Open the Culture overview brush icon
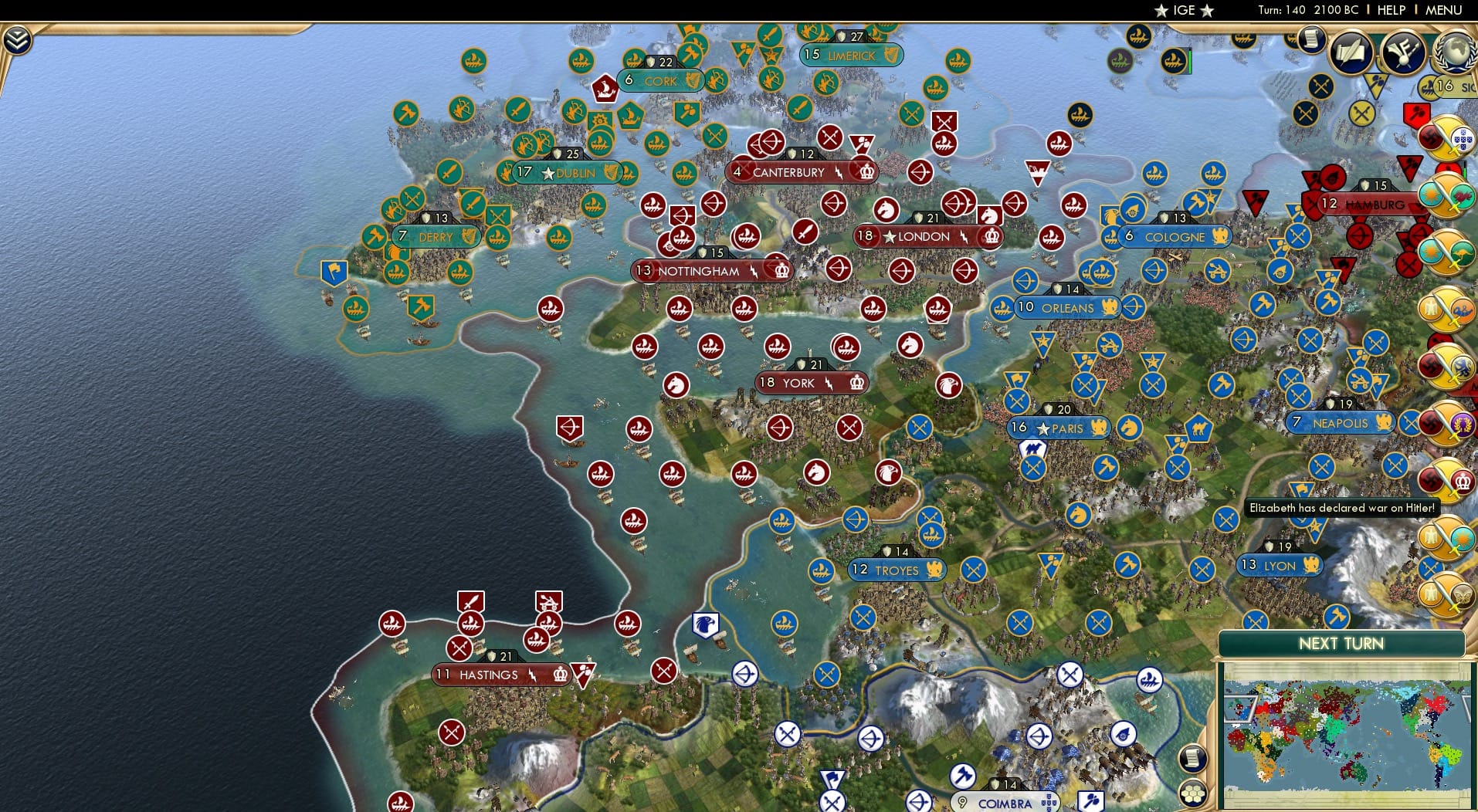The width and height of the screenshot is (1478, 812). [1402, 52]
